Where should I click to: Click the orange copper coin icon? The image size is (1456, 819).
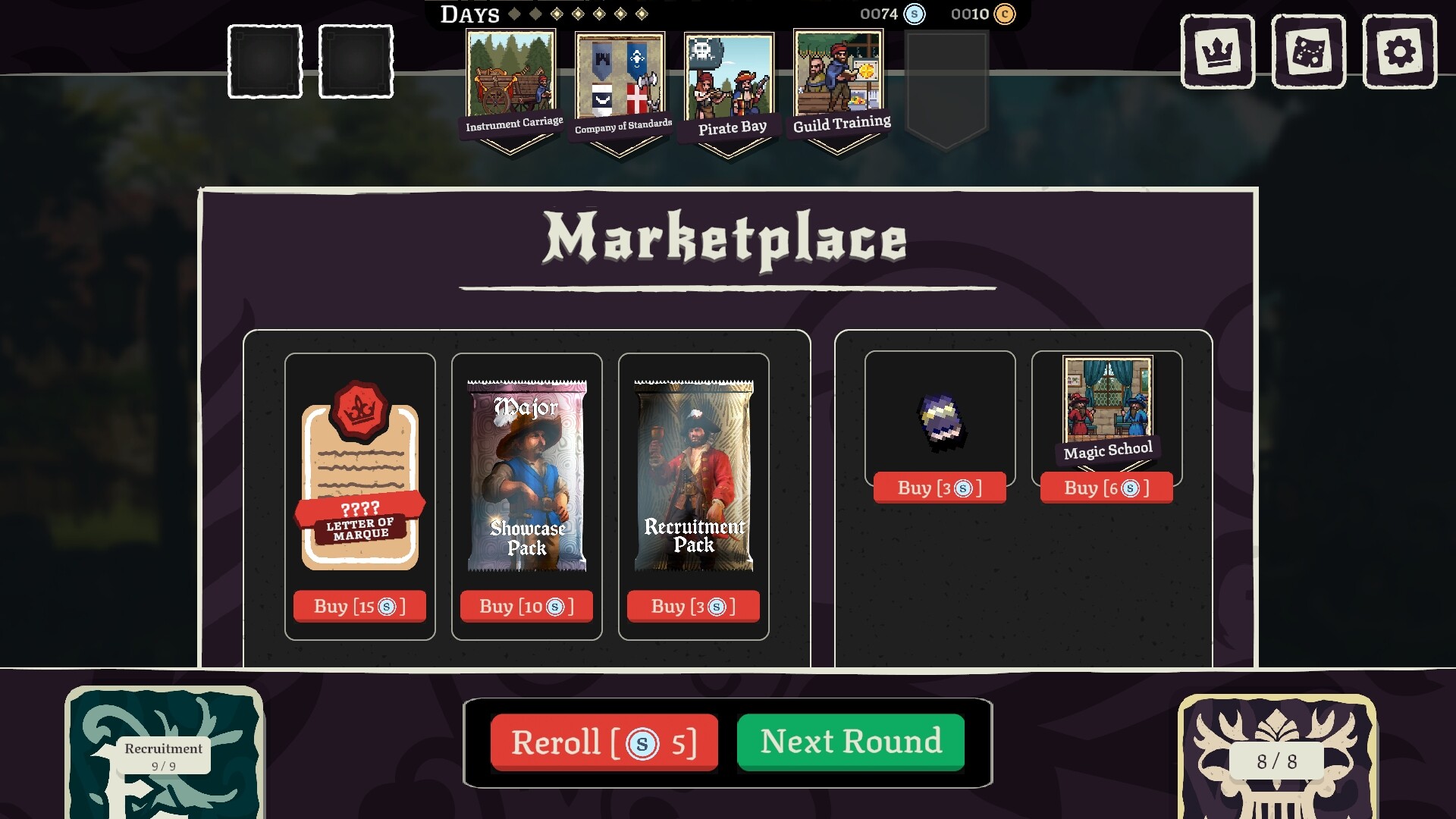click(x=1005, y=14)
